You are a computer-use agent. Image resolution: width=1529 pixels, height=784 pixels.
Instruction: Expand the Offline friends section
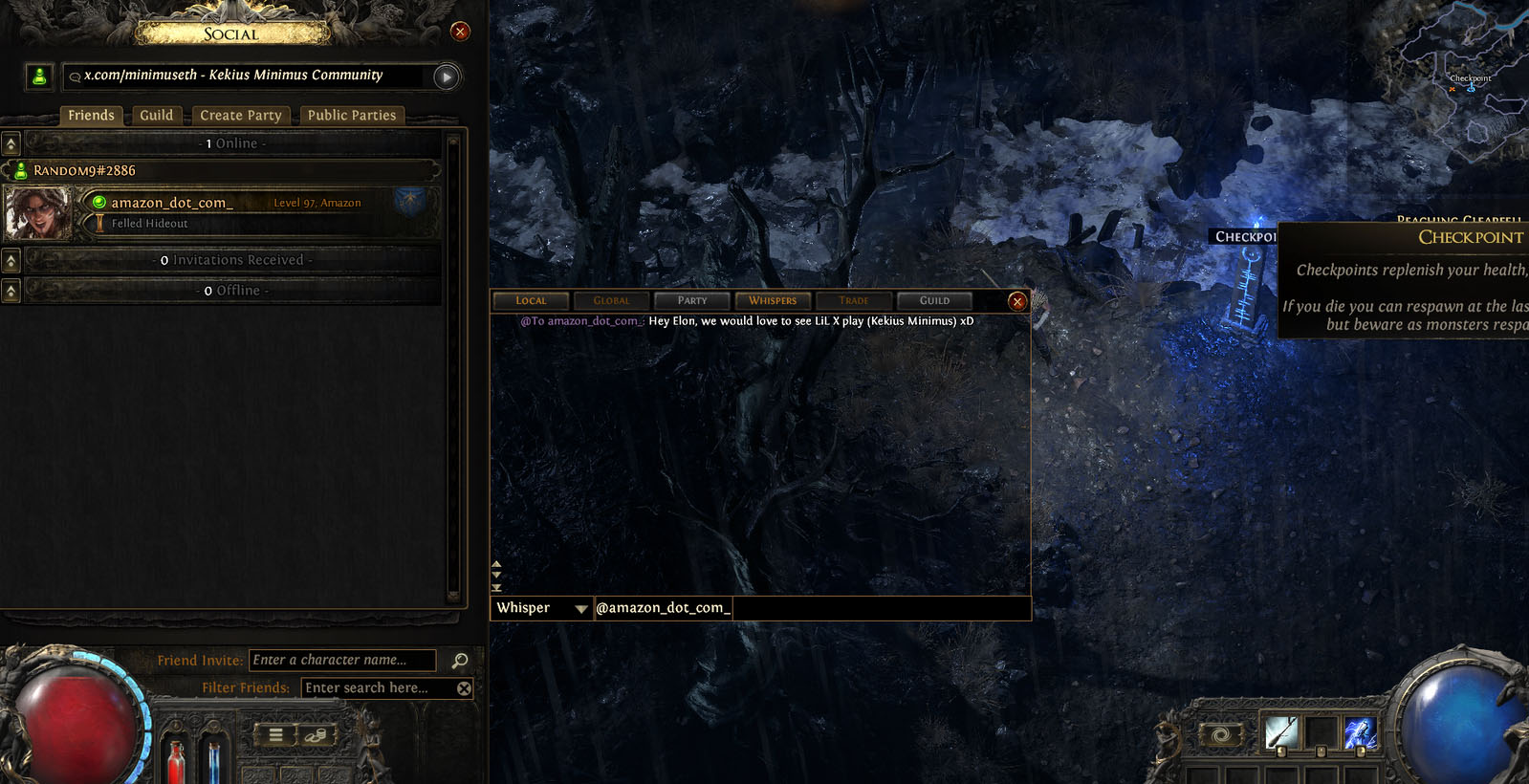(11, 291)
